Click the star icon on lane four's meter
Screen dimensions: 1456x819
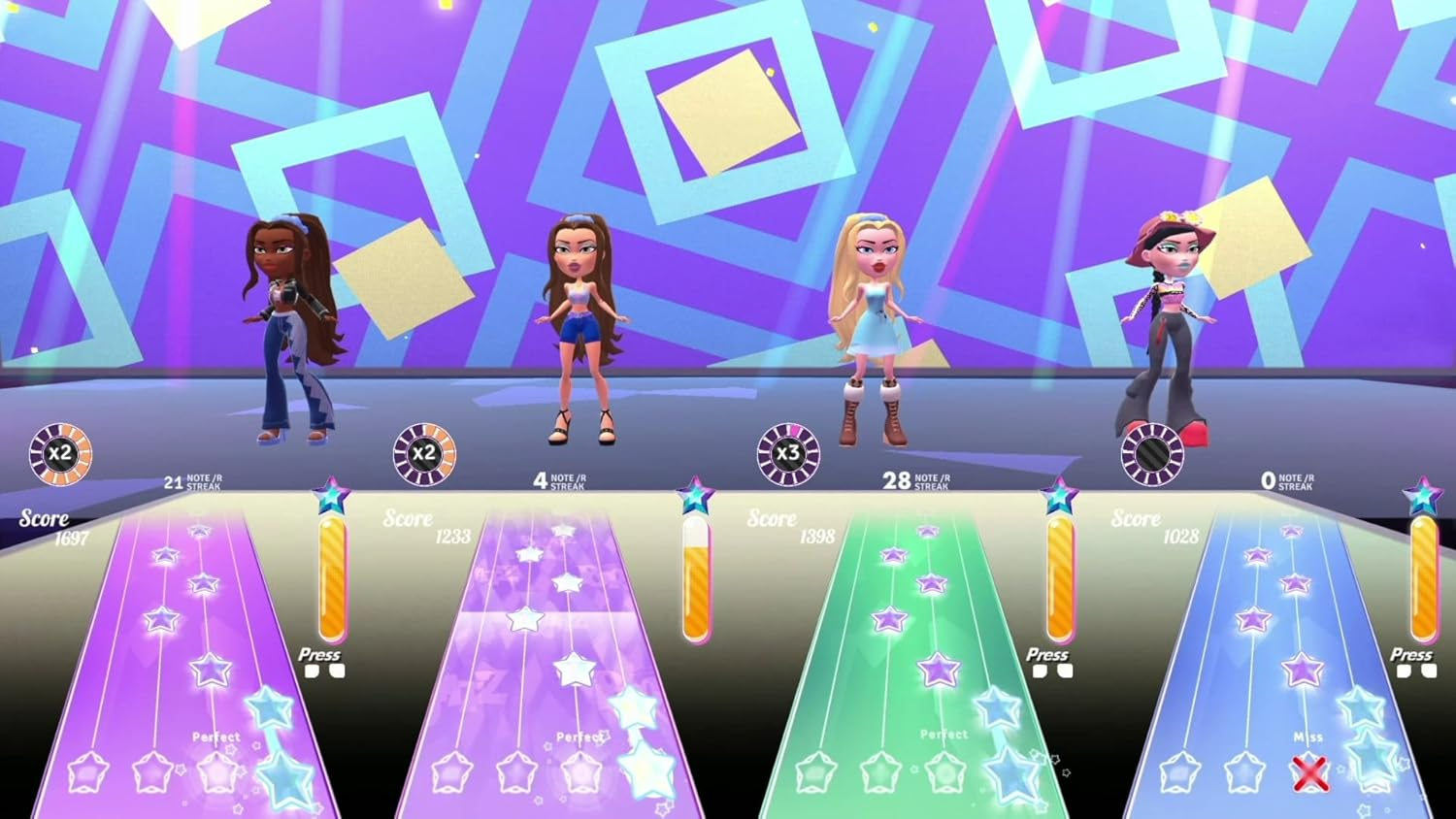pos(1419,494)
